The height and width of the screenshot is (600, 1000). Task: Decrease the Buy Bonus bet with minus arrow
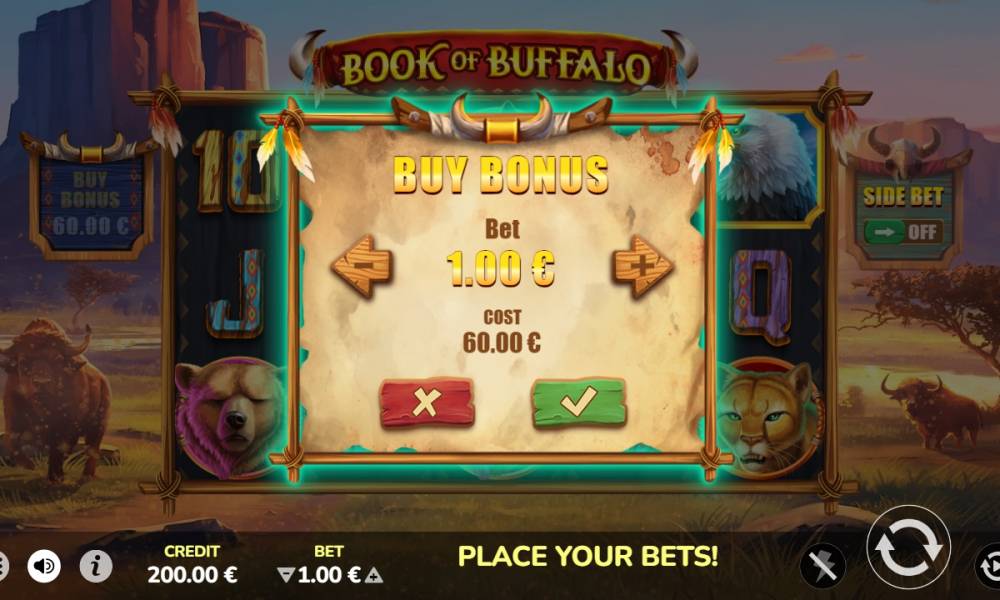pyautogui.click(x=361, y=266)
